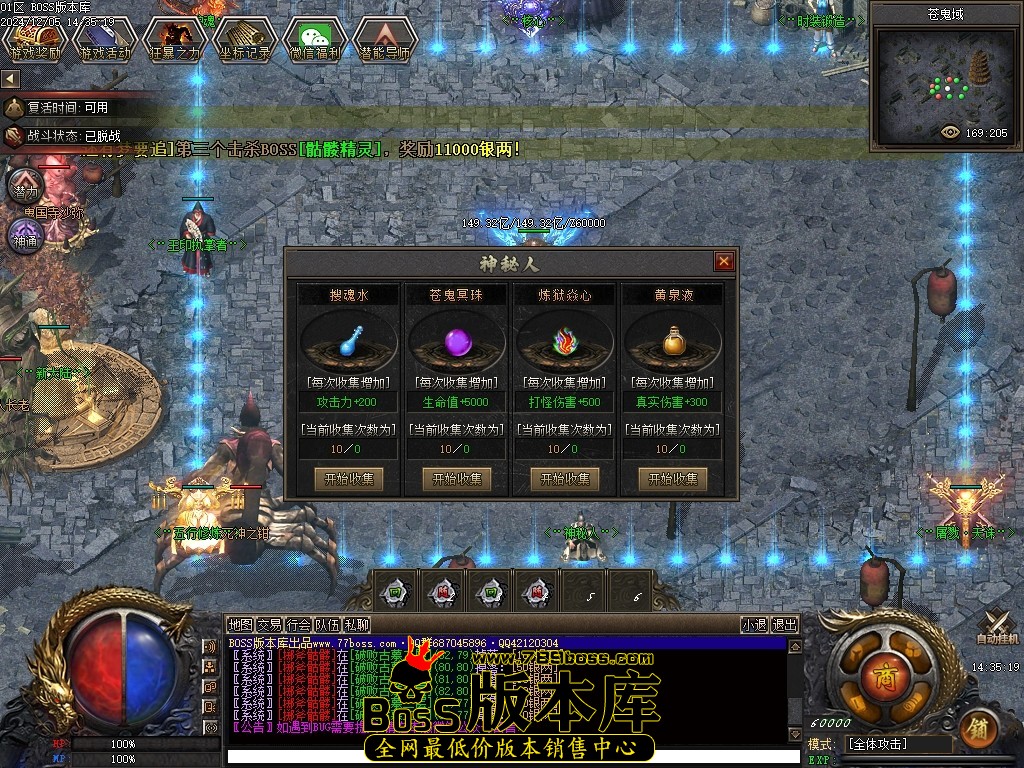The width and height of the screenshot is (1024, 768).
Task: Open the 微信福利 WeChat bonus icon
Action: (315, 40)
